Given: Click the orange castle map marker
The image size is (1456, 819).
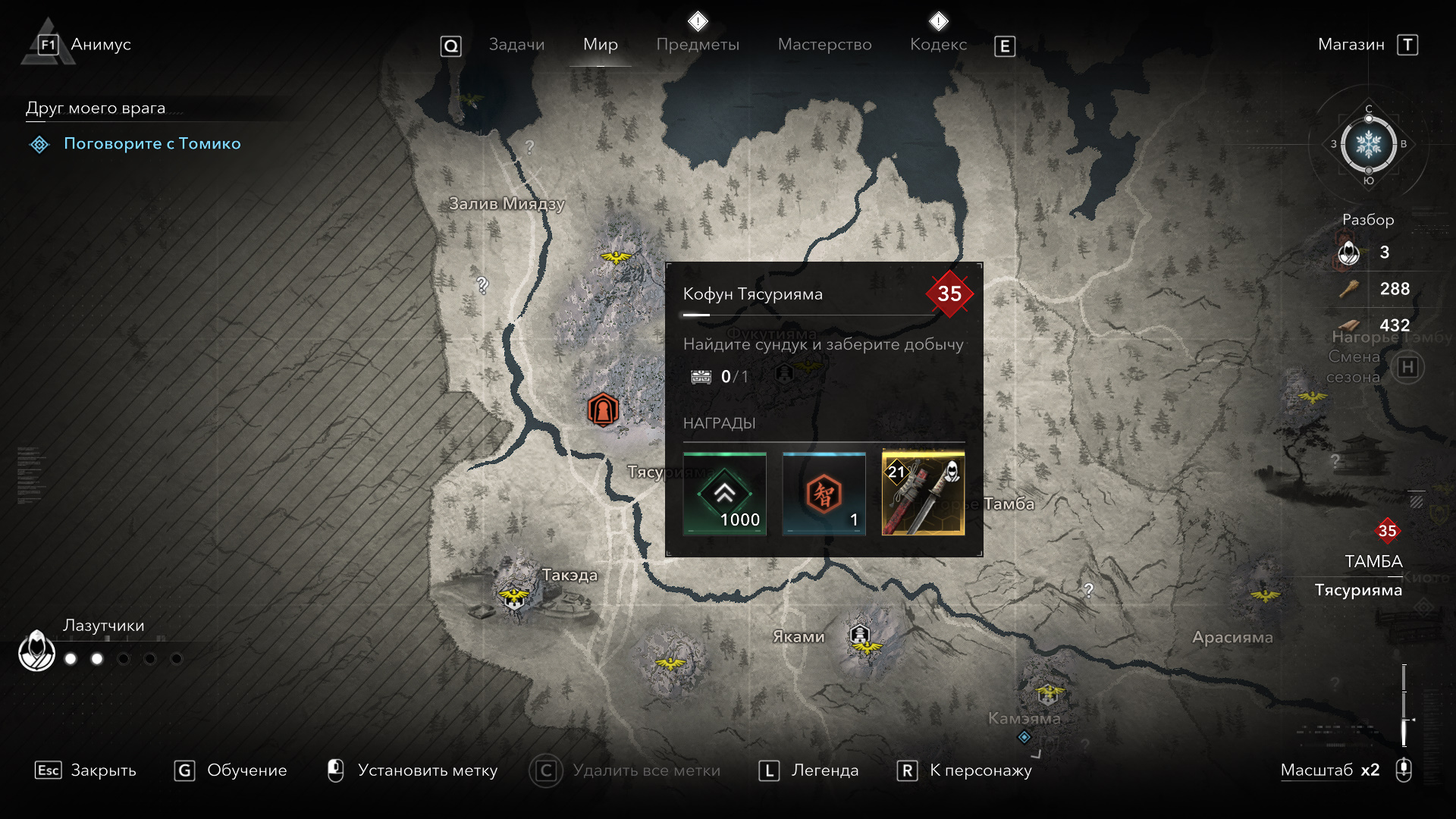Looking at the screenshot, I should pyautogui.click(x=603, y=410).
